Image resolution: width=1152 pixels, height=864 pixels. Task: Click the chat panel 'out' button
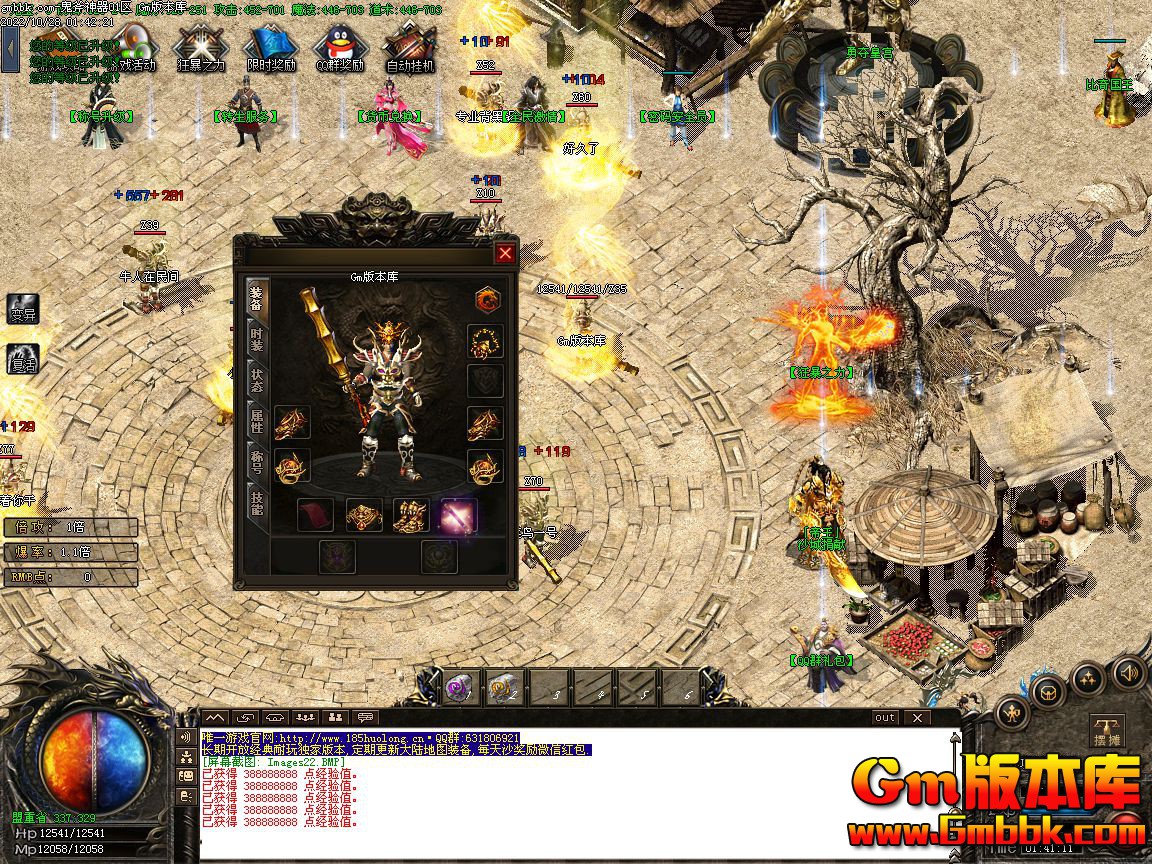885,717
